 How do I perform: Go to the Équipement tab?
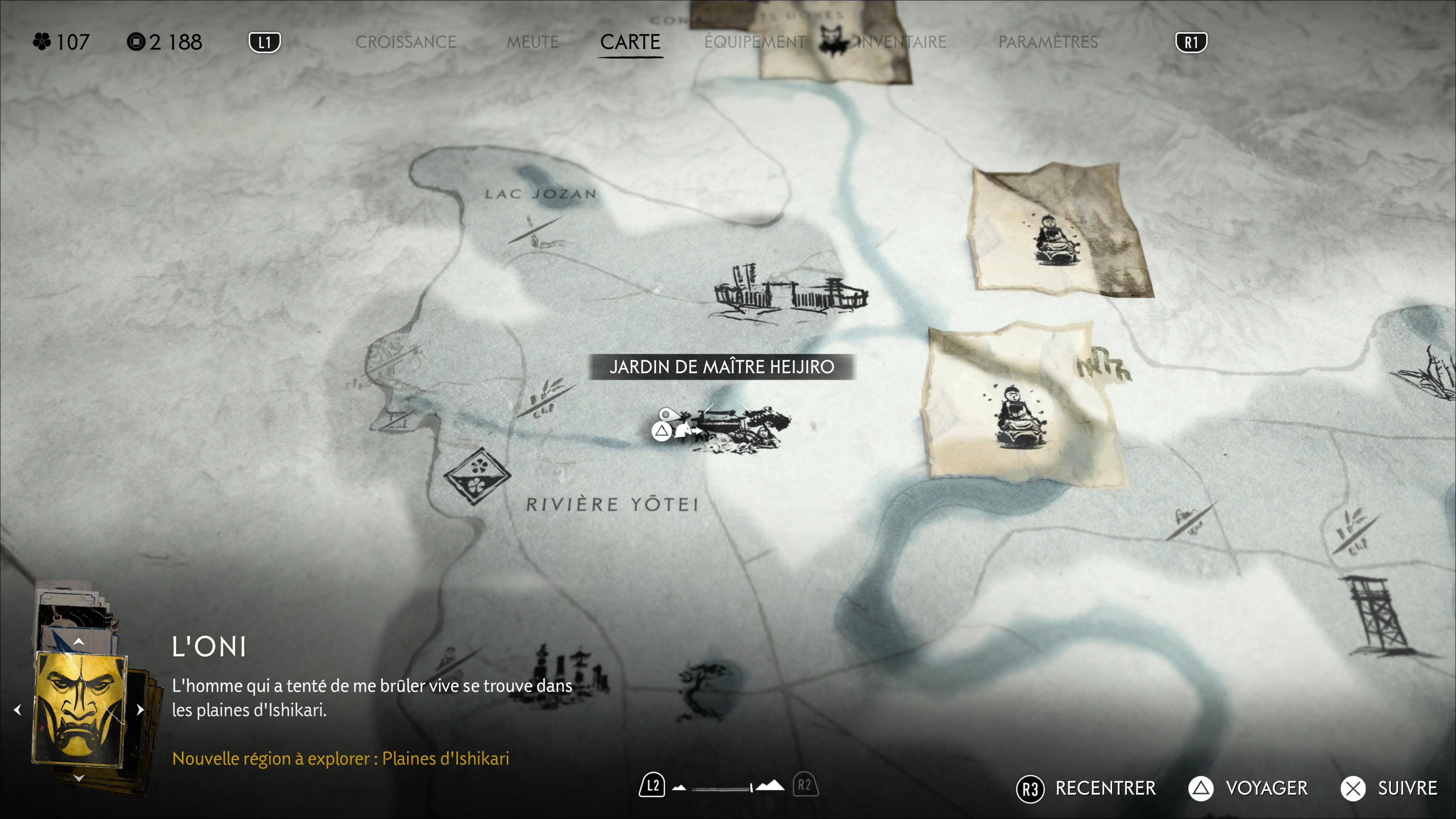[x=755, y=42]
